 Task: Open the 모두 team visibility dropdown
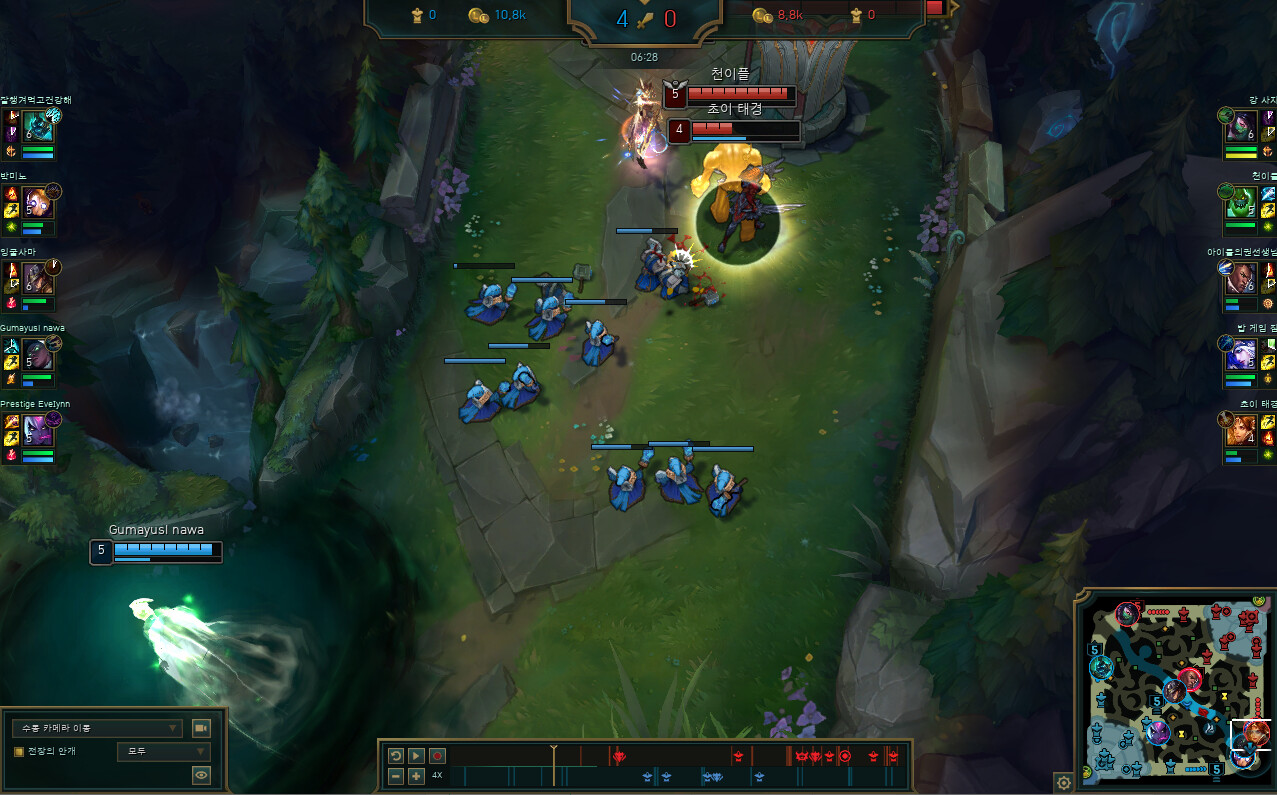click(163, 751)
